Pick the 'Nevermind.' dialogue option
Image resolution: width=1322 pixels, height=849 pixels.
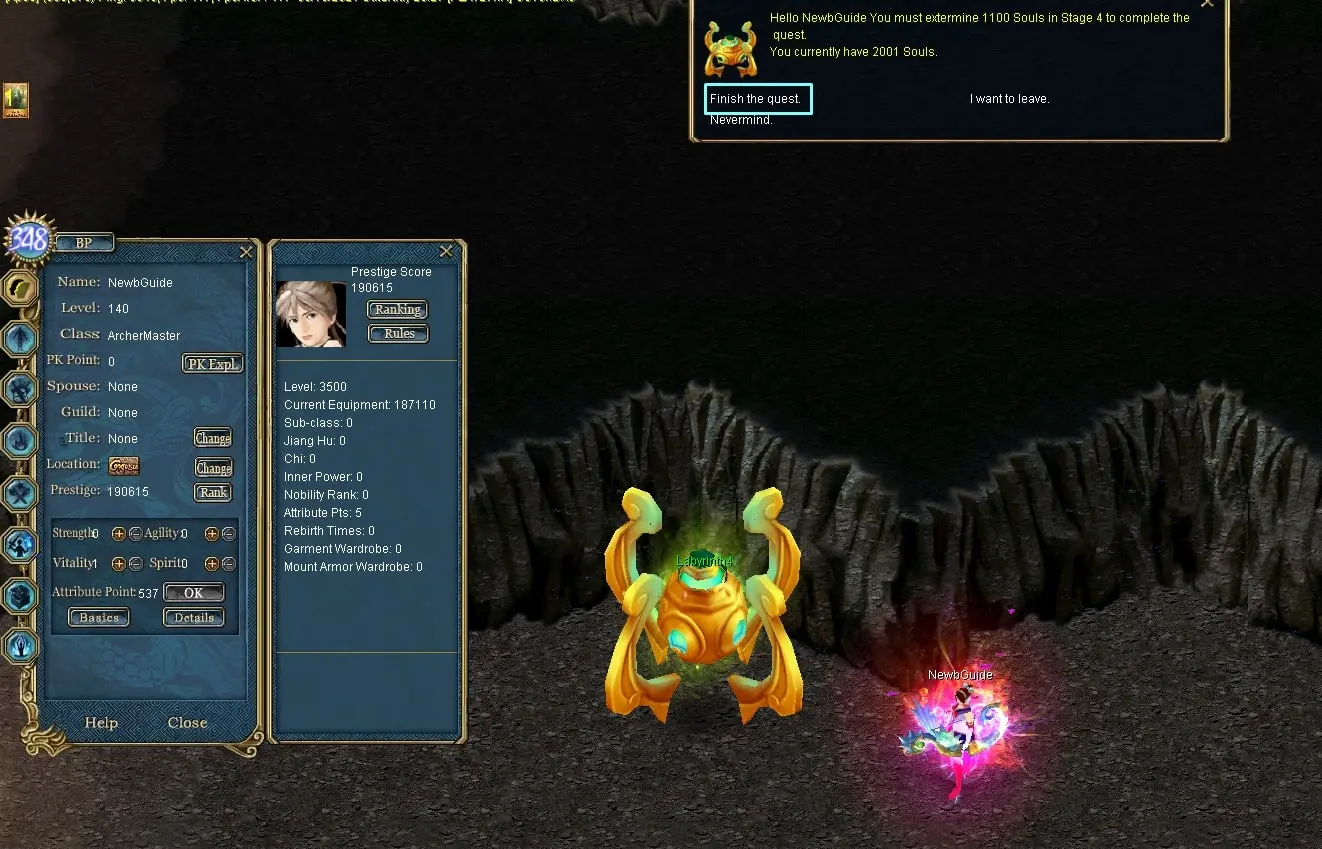[741, 121]
